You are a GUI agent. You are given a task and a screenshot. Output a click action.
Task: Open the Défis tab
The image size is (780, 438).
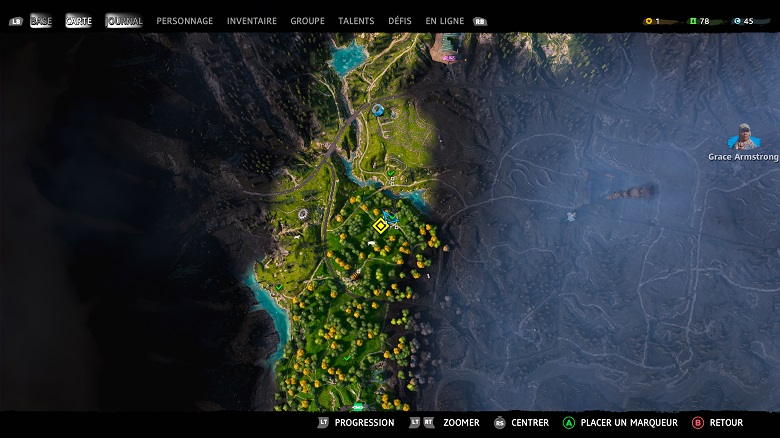click(400, 21)
